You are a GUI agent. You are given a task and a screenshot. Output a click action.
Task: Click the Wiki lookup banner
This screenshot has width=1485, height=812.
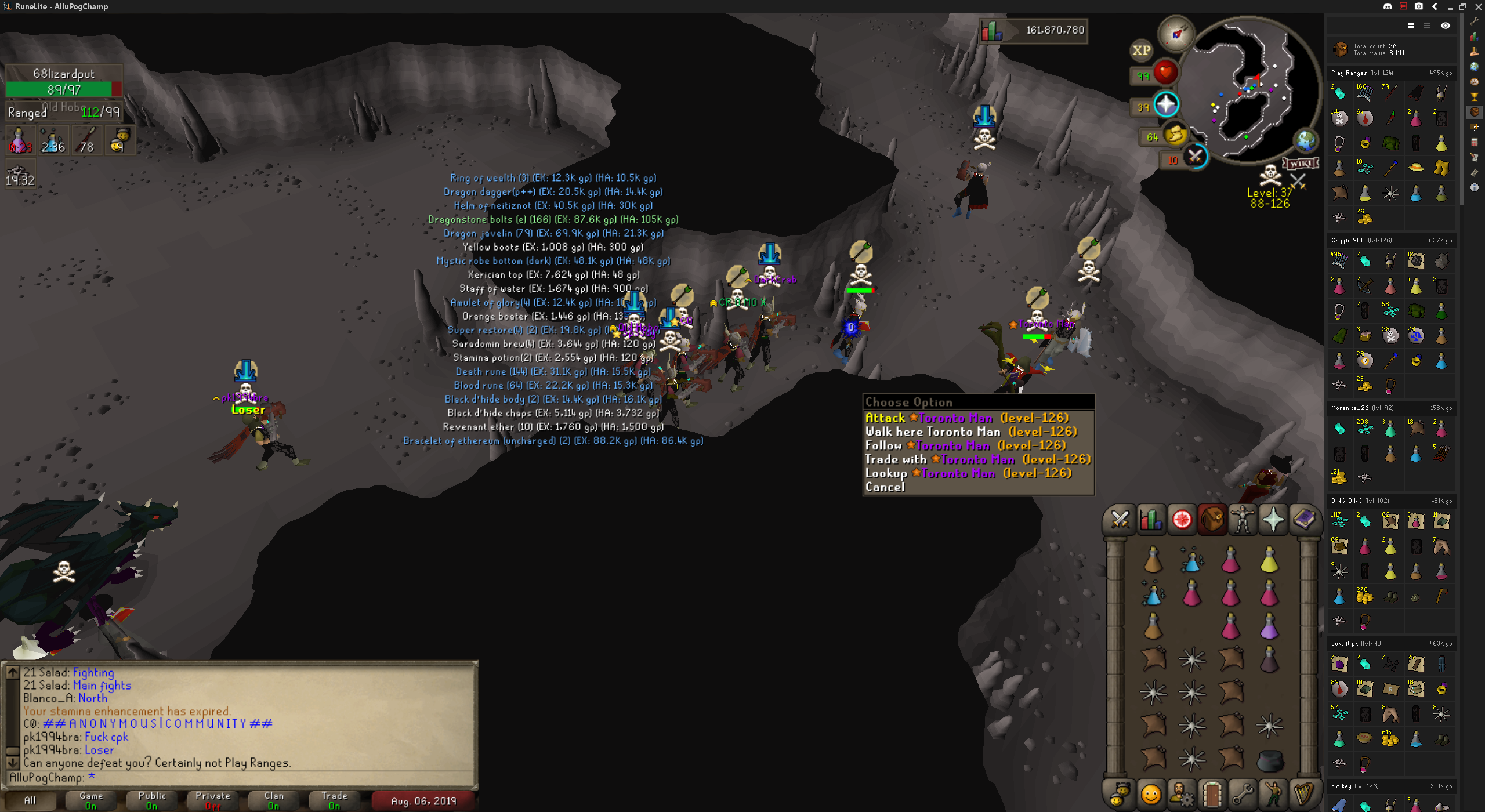coord(1301,164)
